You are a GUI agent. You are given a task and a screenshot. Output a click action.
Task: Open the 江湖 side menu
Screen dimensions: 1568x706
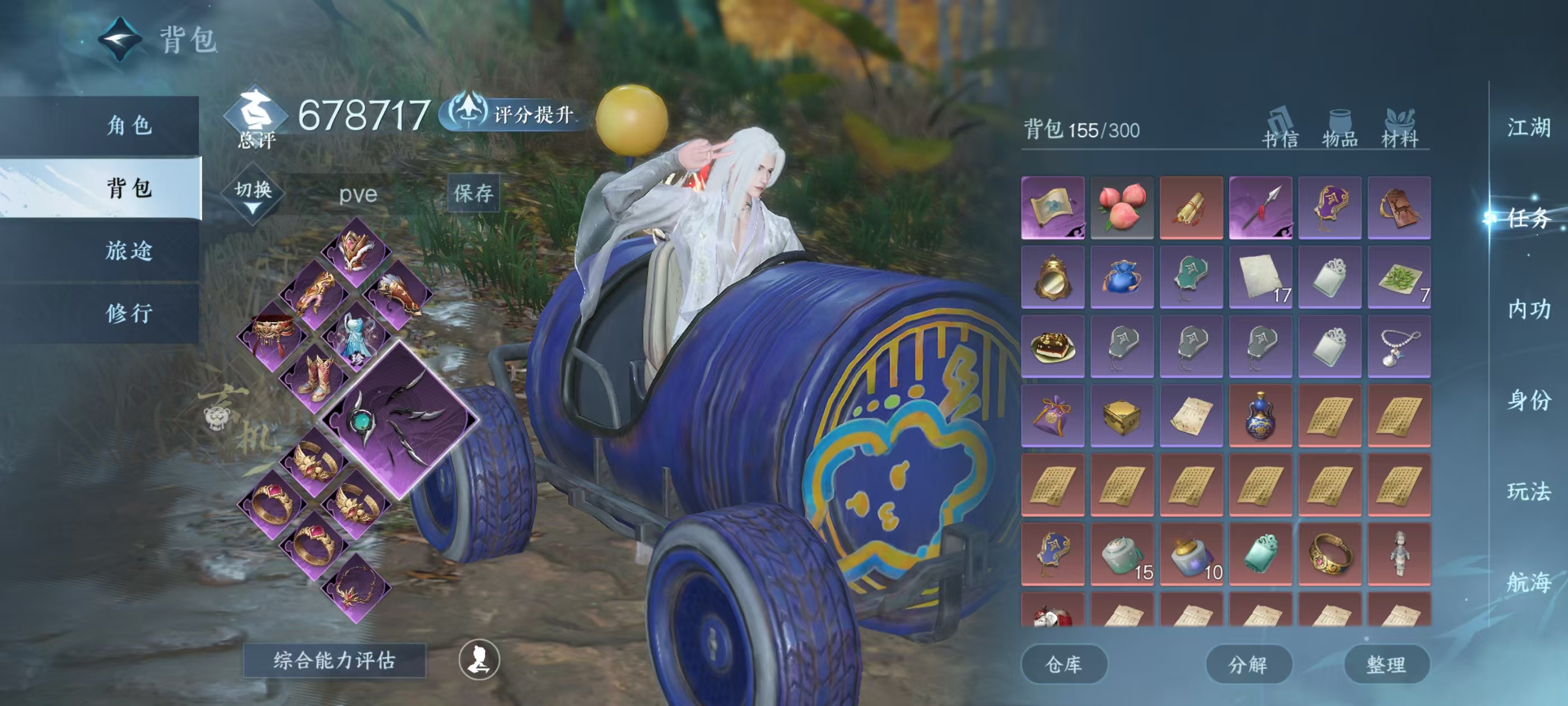[1528, 128]
